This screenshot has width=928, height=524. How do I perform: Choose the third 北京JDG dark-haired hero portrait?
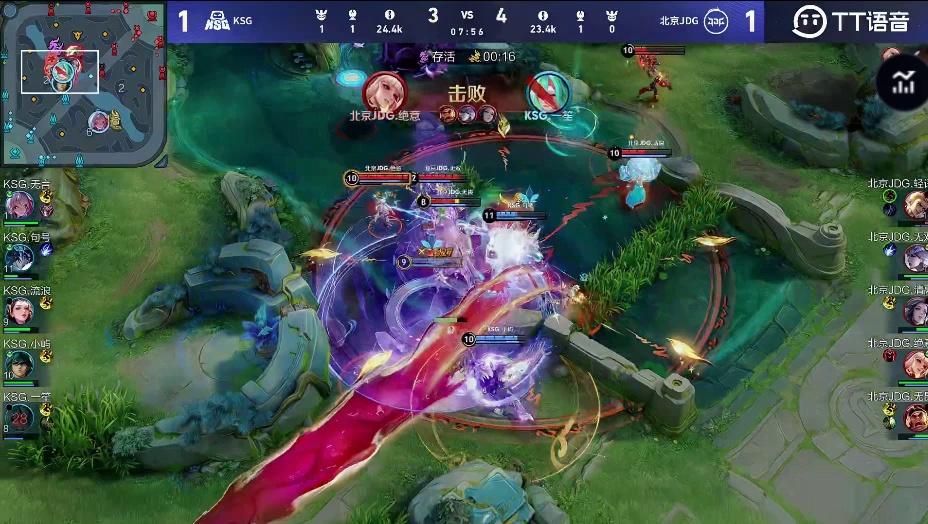click(x=914, y=311)
